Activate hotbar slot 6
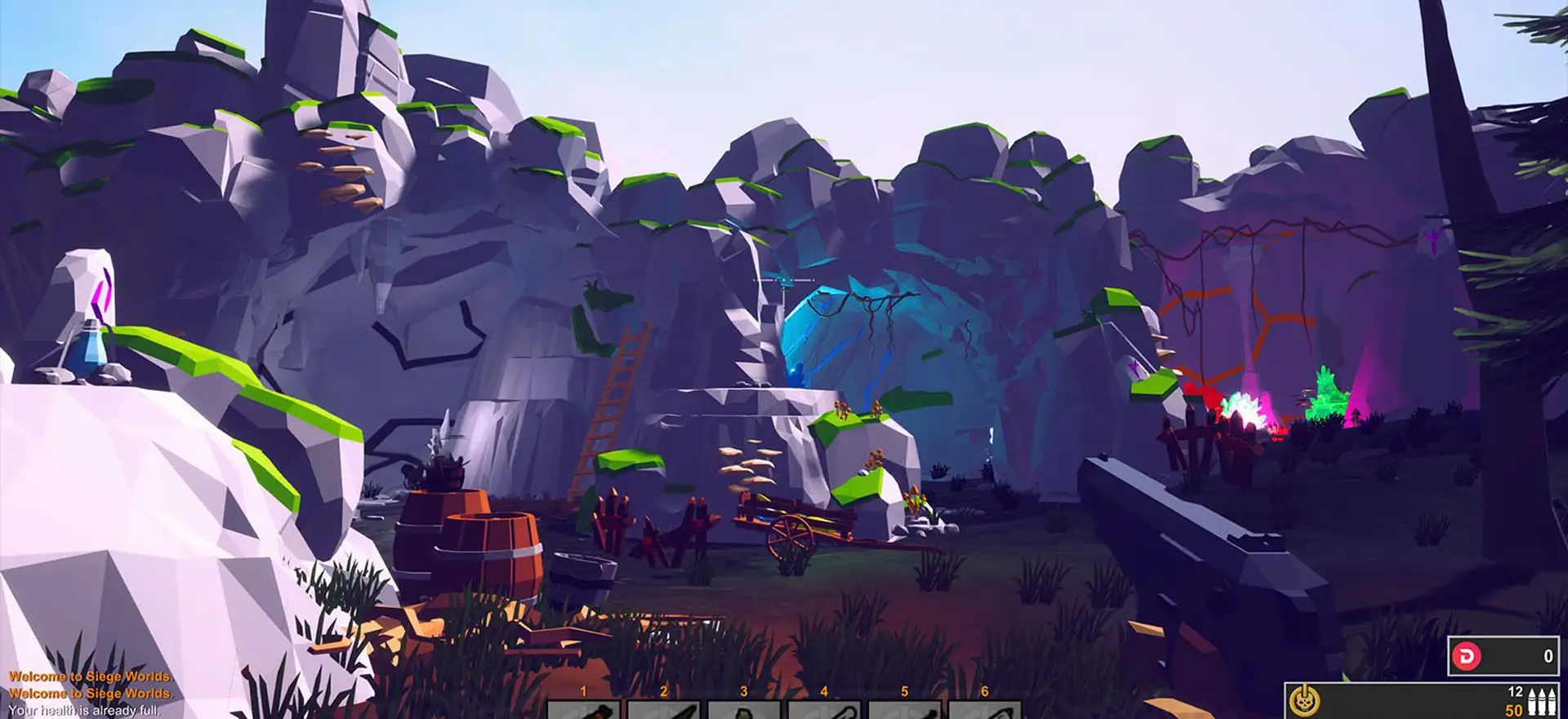 tap(984, 709)
